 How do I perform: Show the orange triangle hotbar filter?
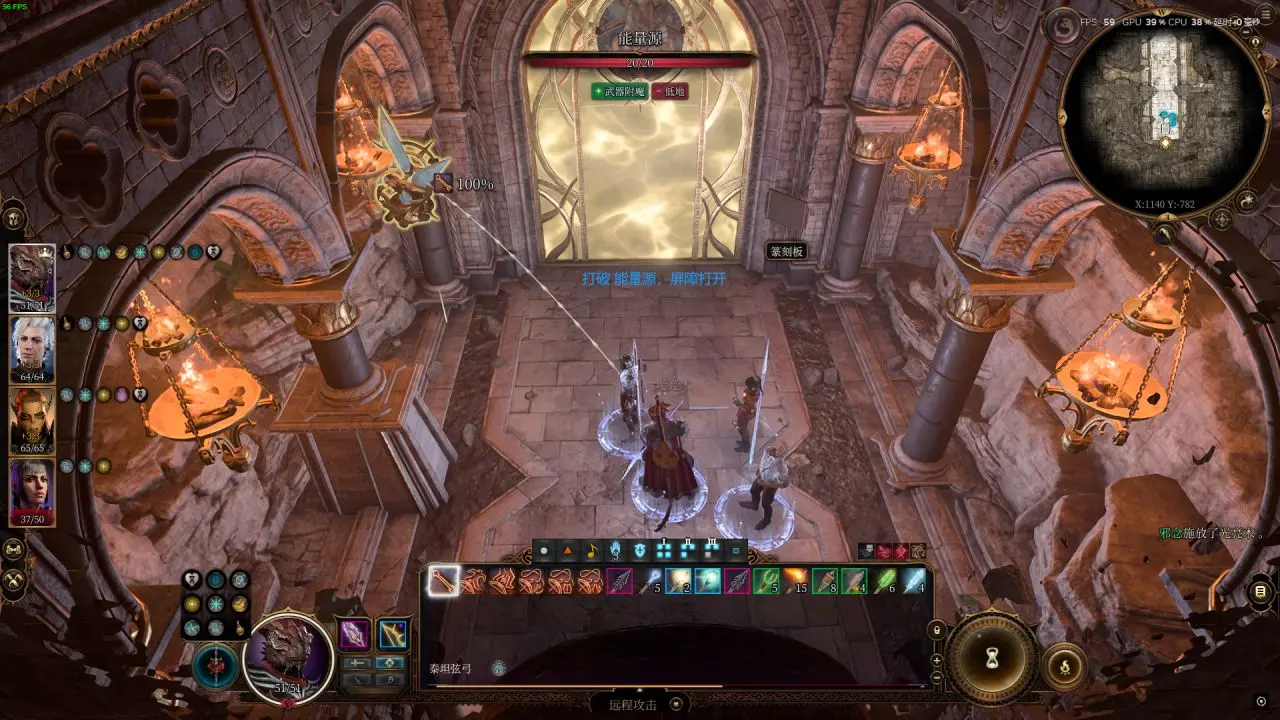[568, 550]
